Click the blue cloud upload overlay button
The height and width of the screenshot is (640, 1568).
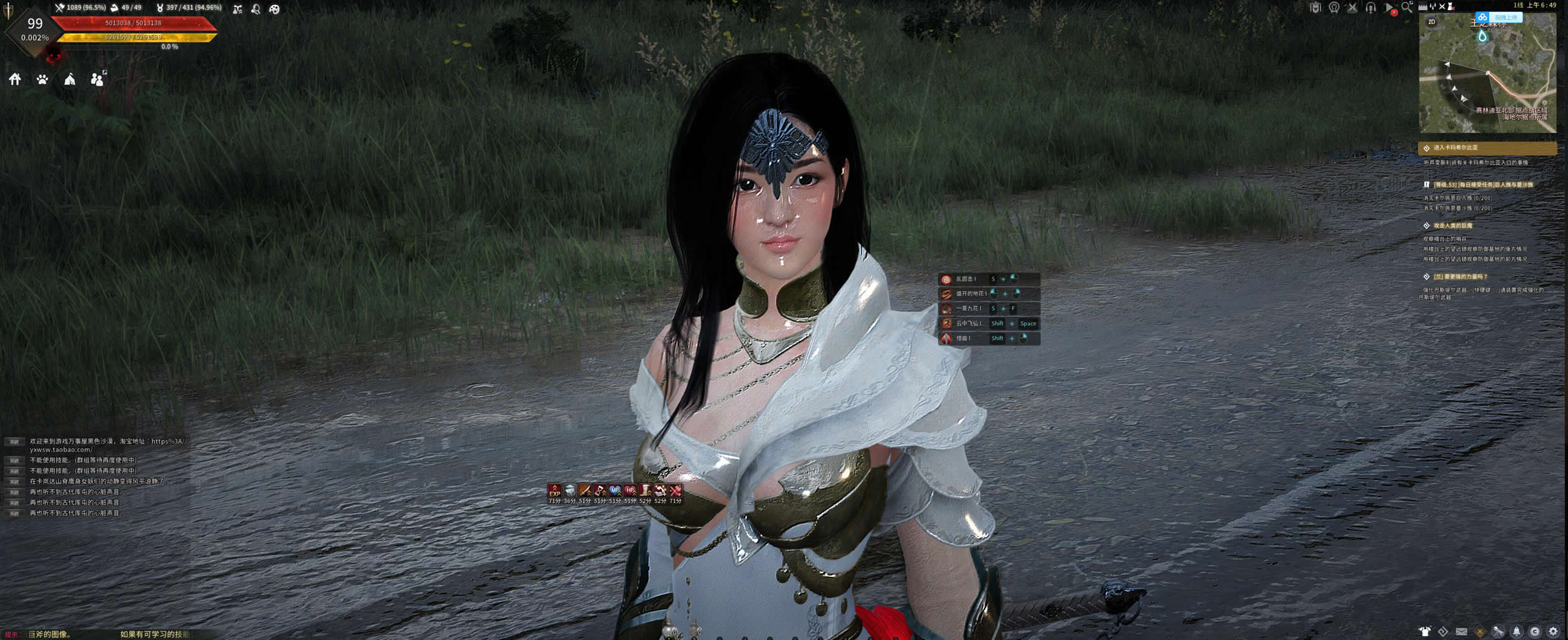point(1499,18)
